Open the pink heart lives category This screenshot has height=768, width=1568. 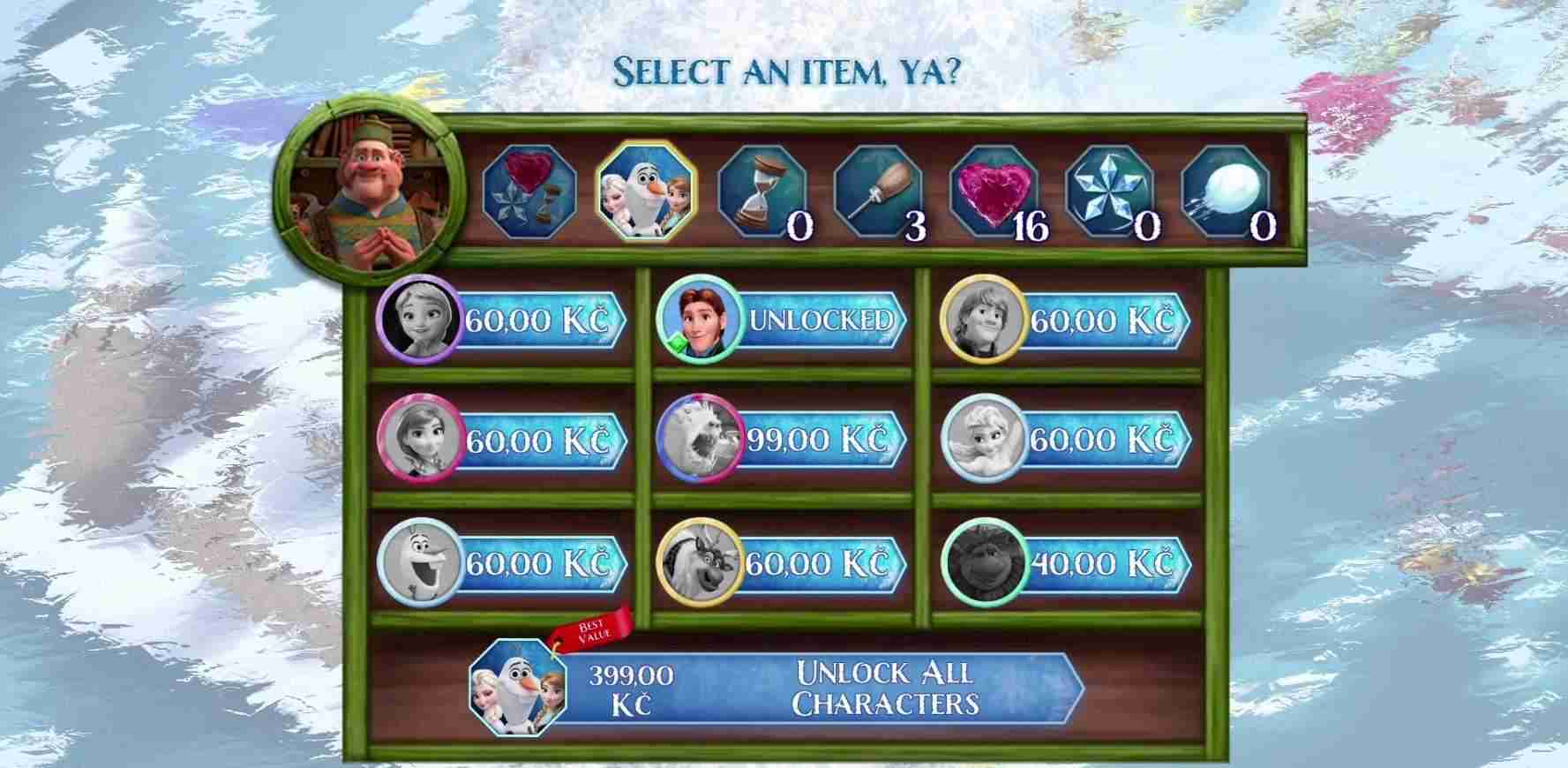(995, 192)
